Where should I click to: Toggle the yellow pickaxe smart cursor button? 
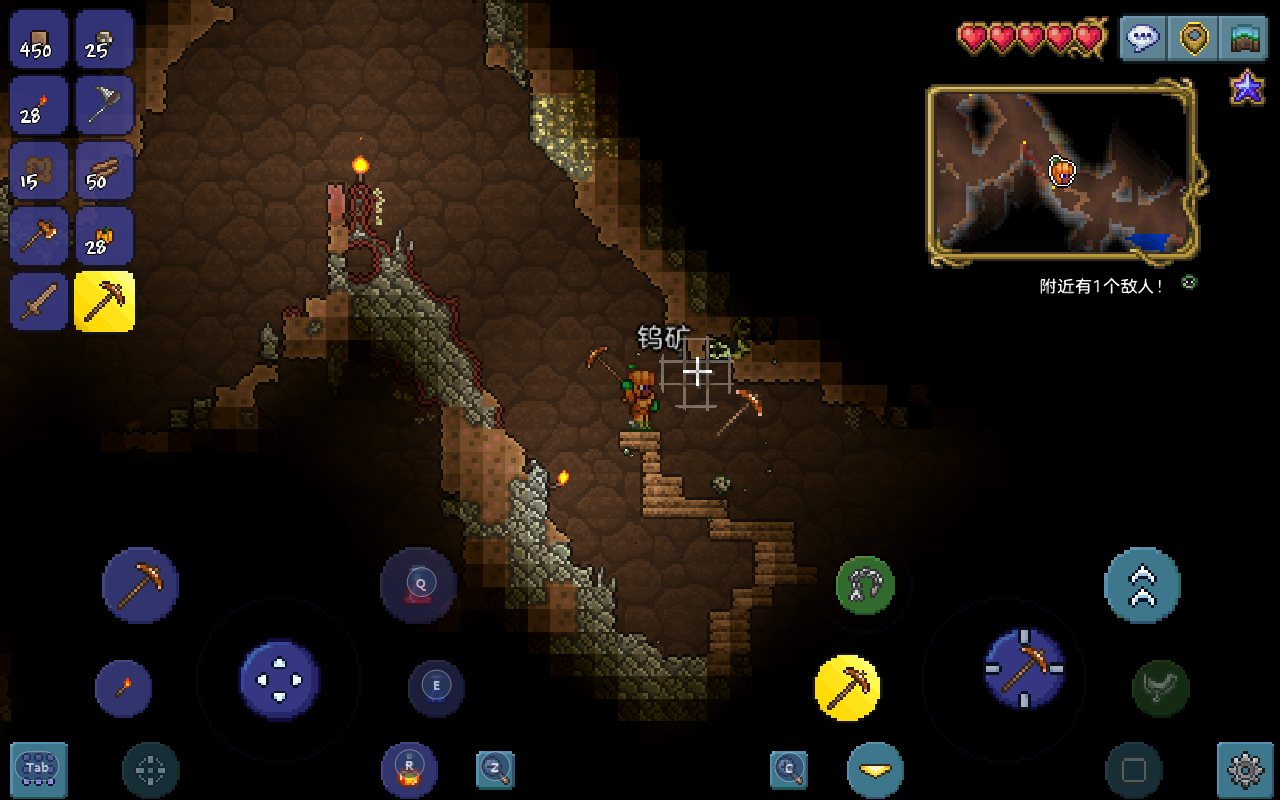847,688
